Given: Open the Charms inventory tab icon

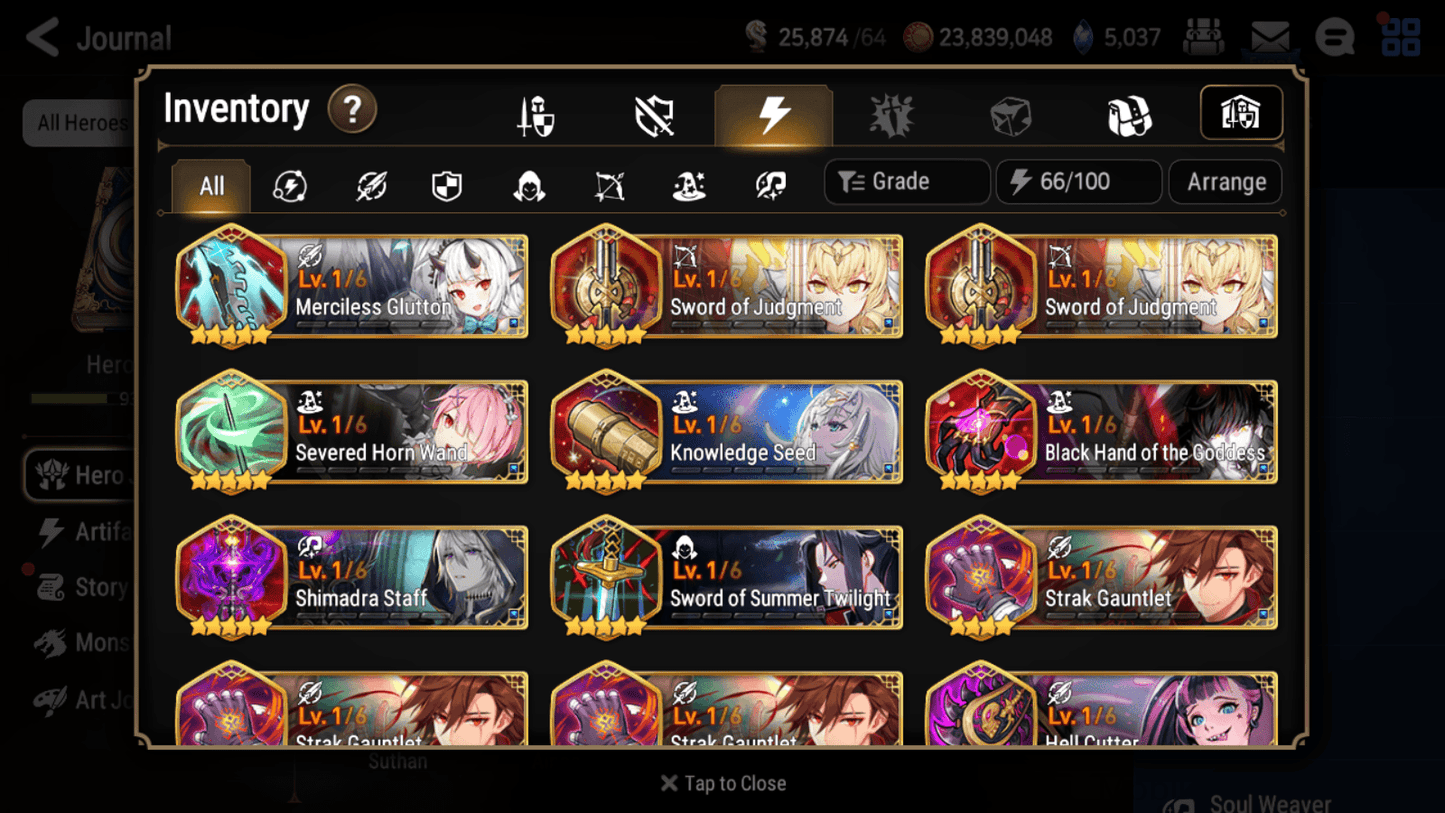Looking at the screenshot, I should click(892, 114).
